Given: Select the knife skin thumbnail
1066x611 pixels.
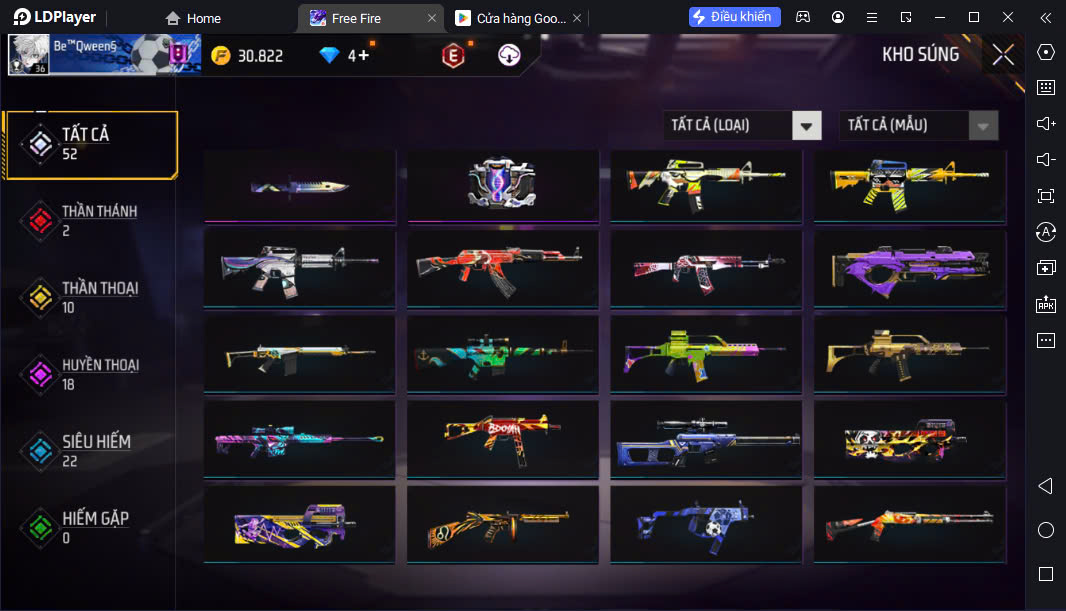Looking at the screenshot, I should click(299, 185).
